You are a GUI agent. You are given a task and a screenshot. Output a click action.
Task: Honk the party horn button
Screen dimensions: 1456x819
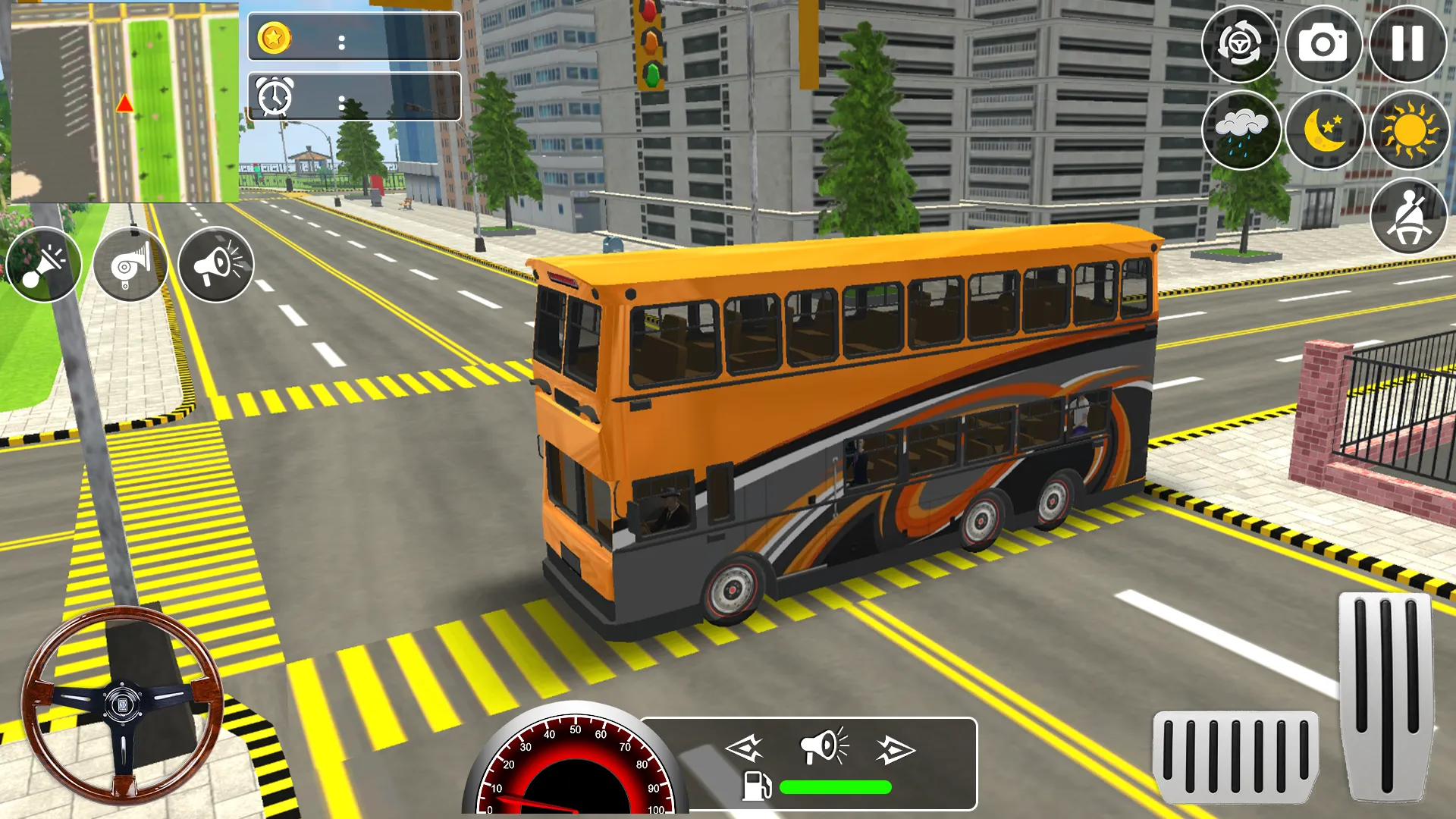[x=44, y=265]
